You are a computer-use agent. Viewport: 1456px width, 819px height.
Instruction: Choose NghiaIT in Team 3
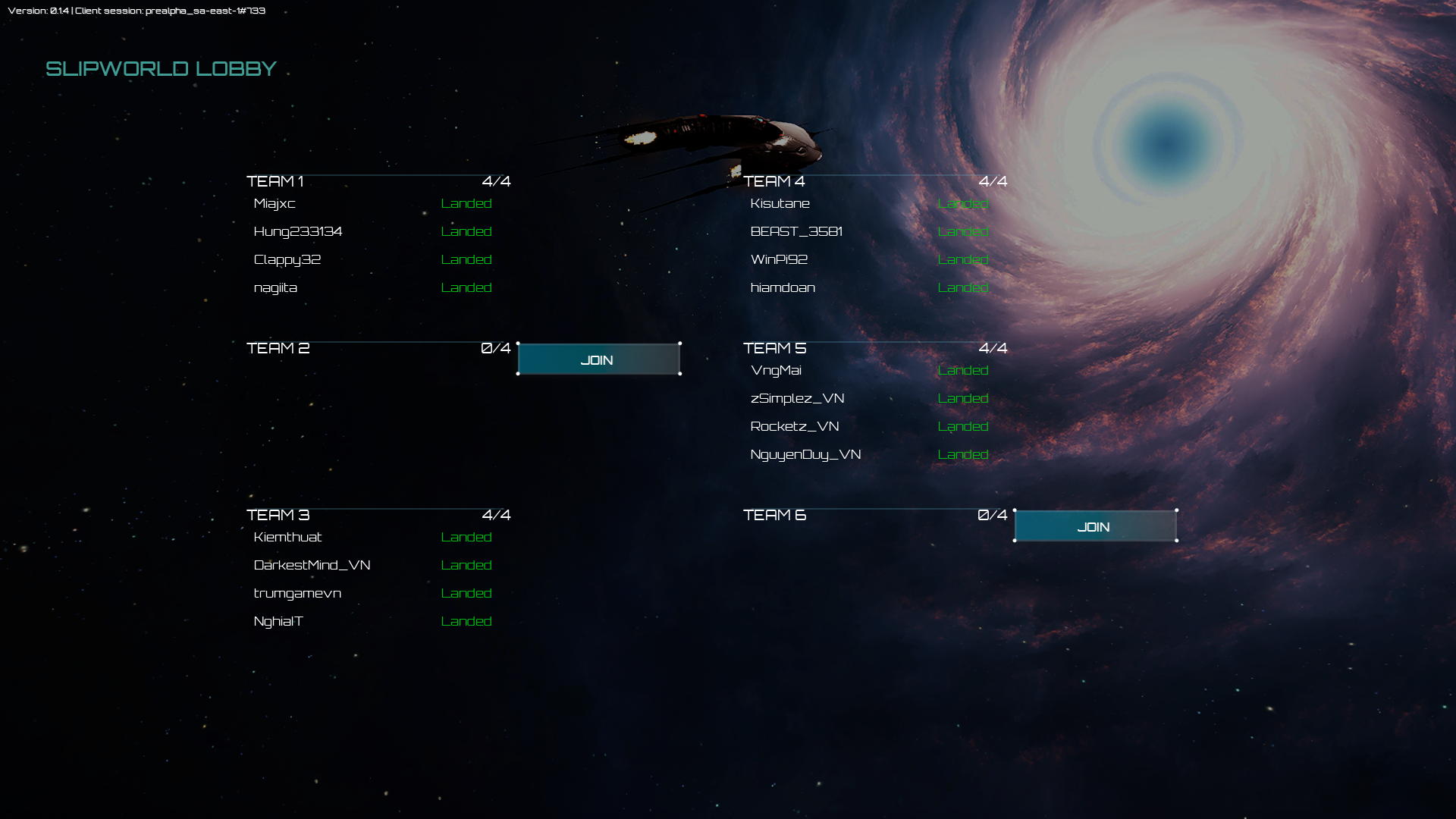tap(278, 621)
